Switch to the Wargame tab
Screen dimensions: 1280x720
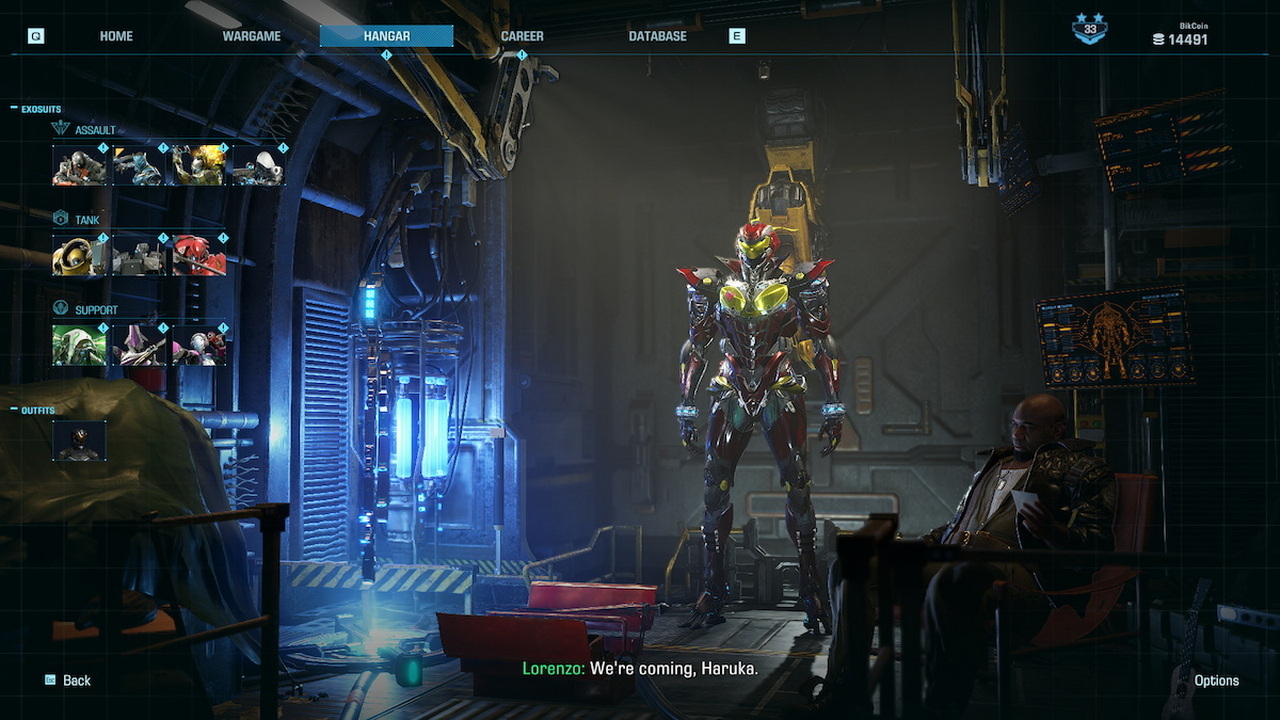point(251,36)
